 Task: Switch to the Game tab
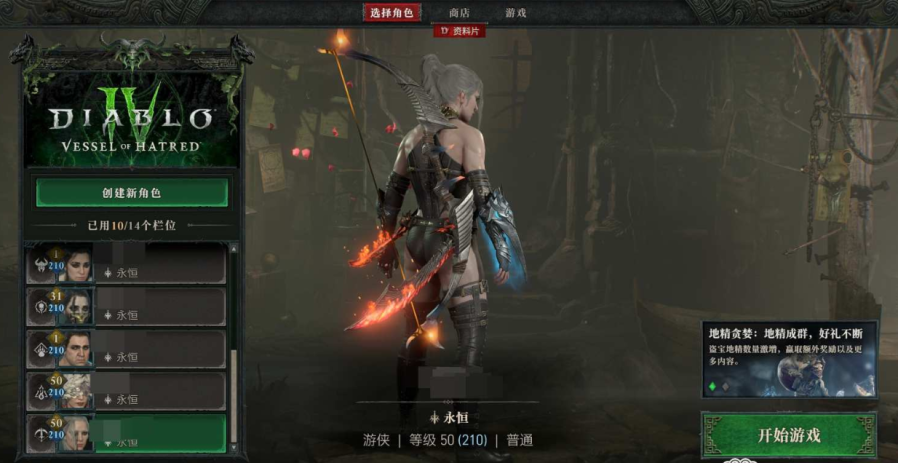(x=516, y=13)
